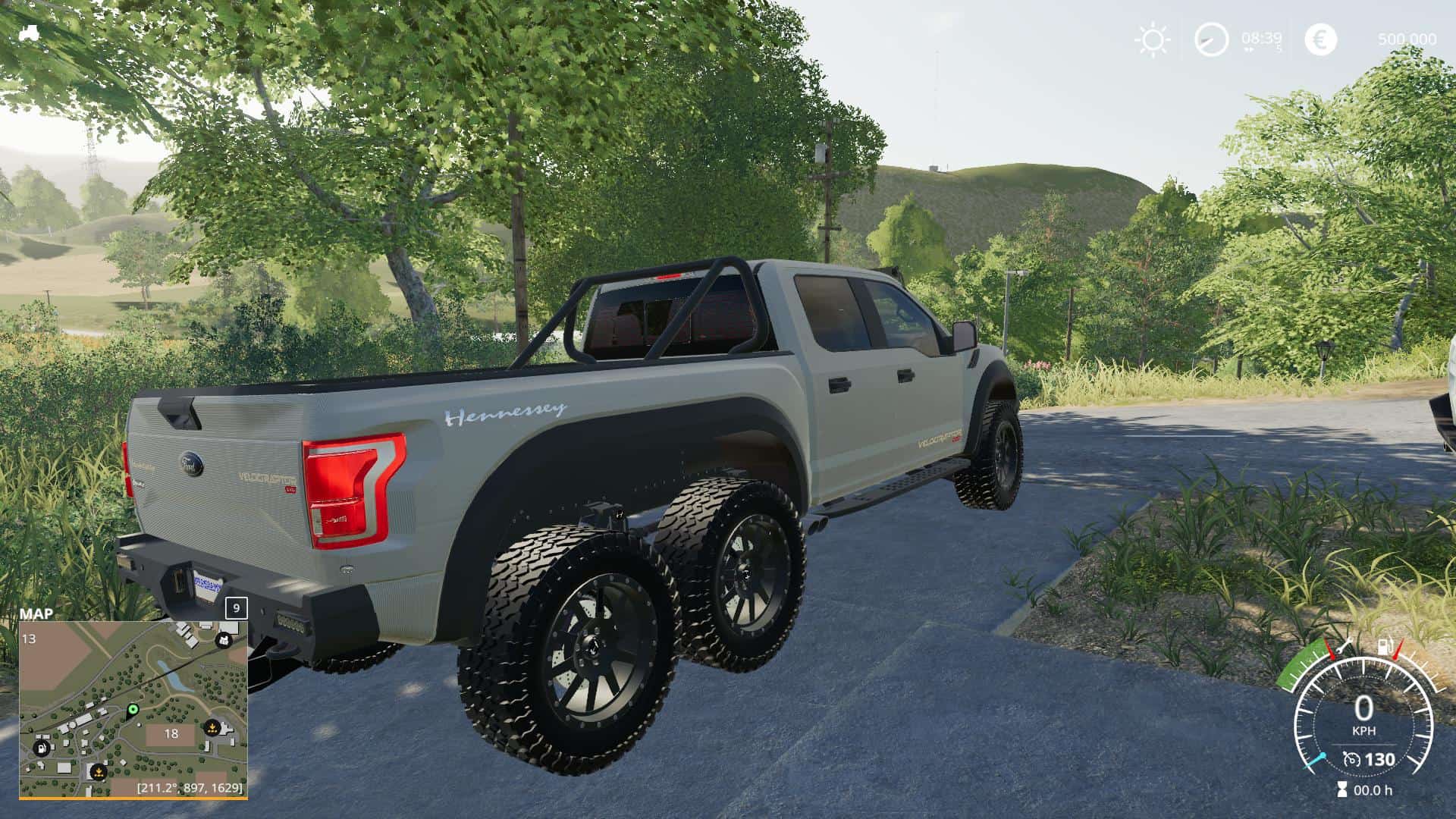Expand the field 18 area on the minimap
Viewport: 1456px width, 819px height.
click(171, 733)
